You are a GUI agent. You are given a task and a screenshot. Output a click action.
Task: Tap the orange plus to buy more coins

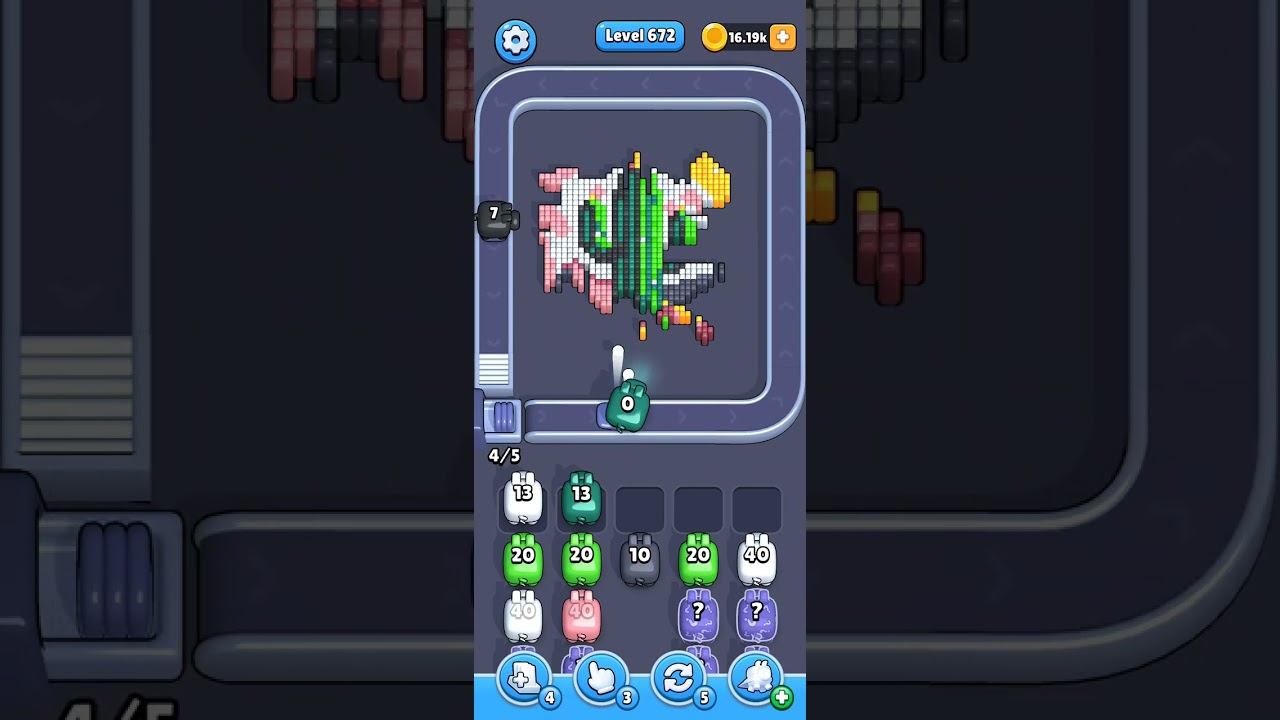(x=781, y=37)
